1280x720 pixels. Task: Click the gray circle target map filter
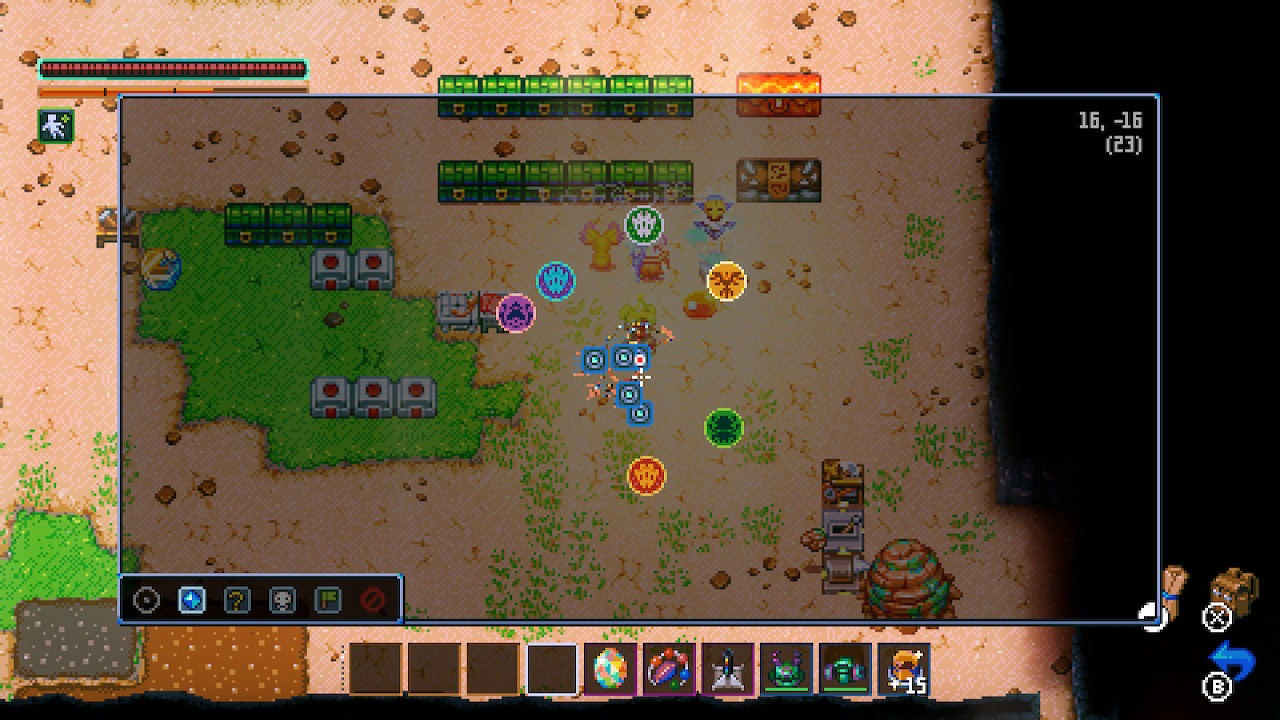(x=147, y=600)
